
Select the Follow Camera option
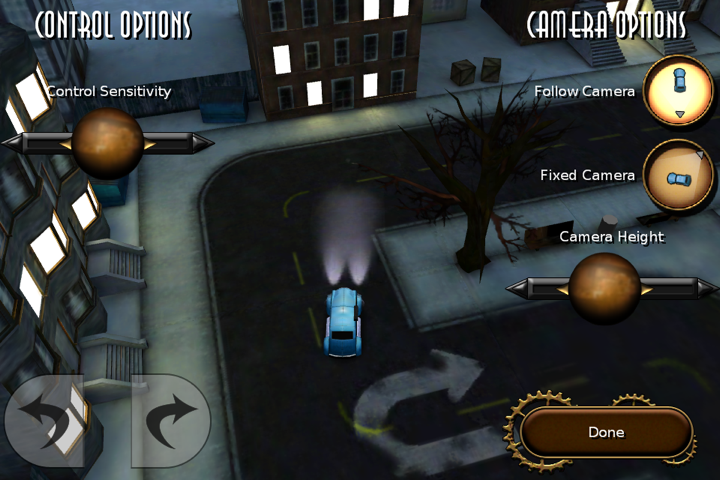(678, 91)
